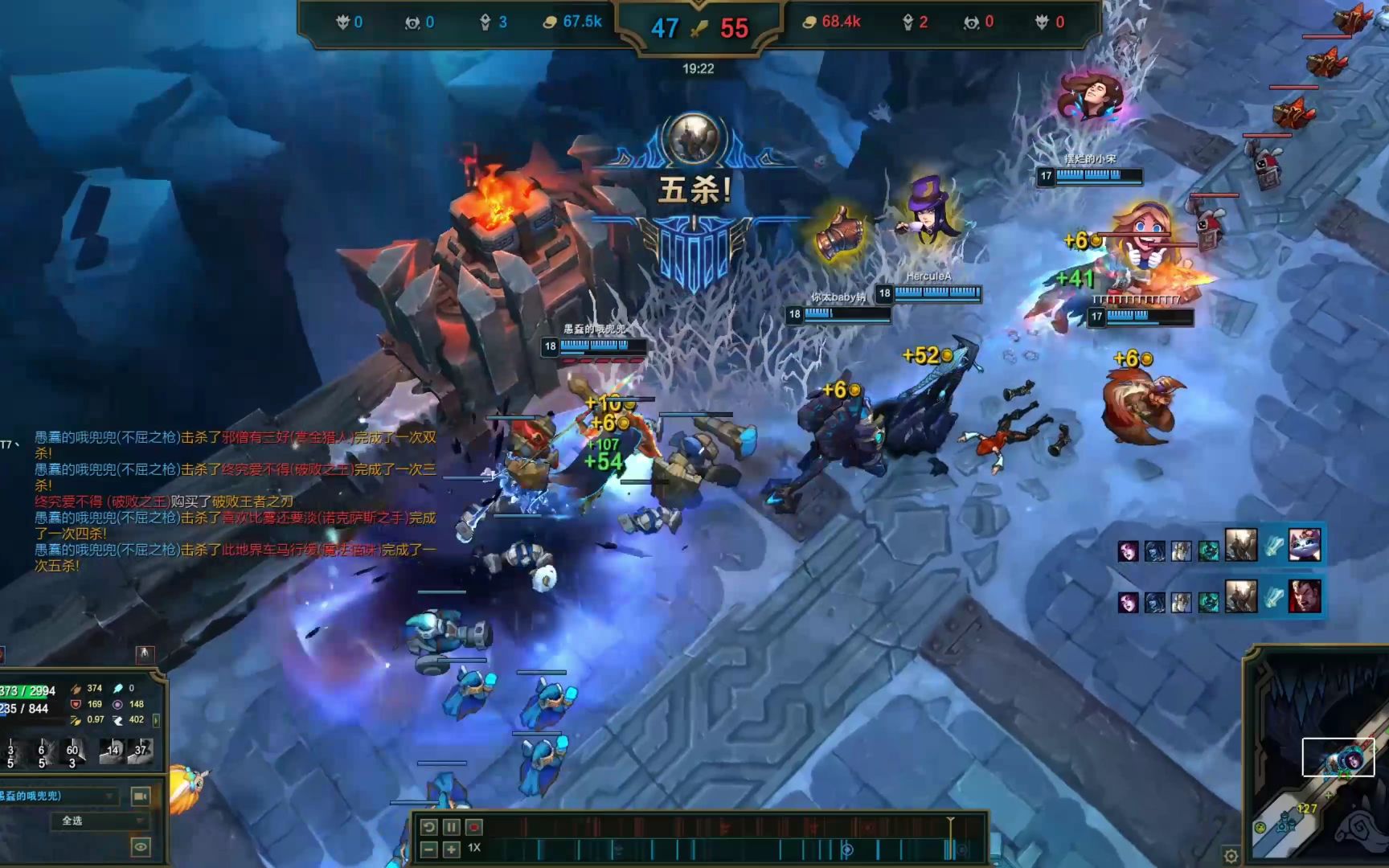Jump to the yellow playhead marker on the timeline
The height and width of the screenshot is (868, 1389).
[x=950, y=821]
